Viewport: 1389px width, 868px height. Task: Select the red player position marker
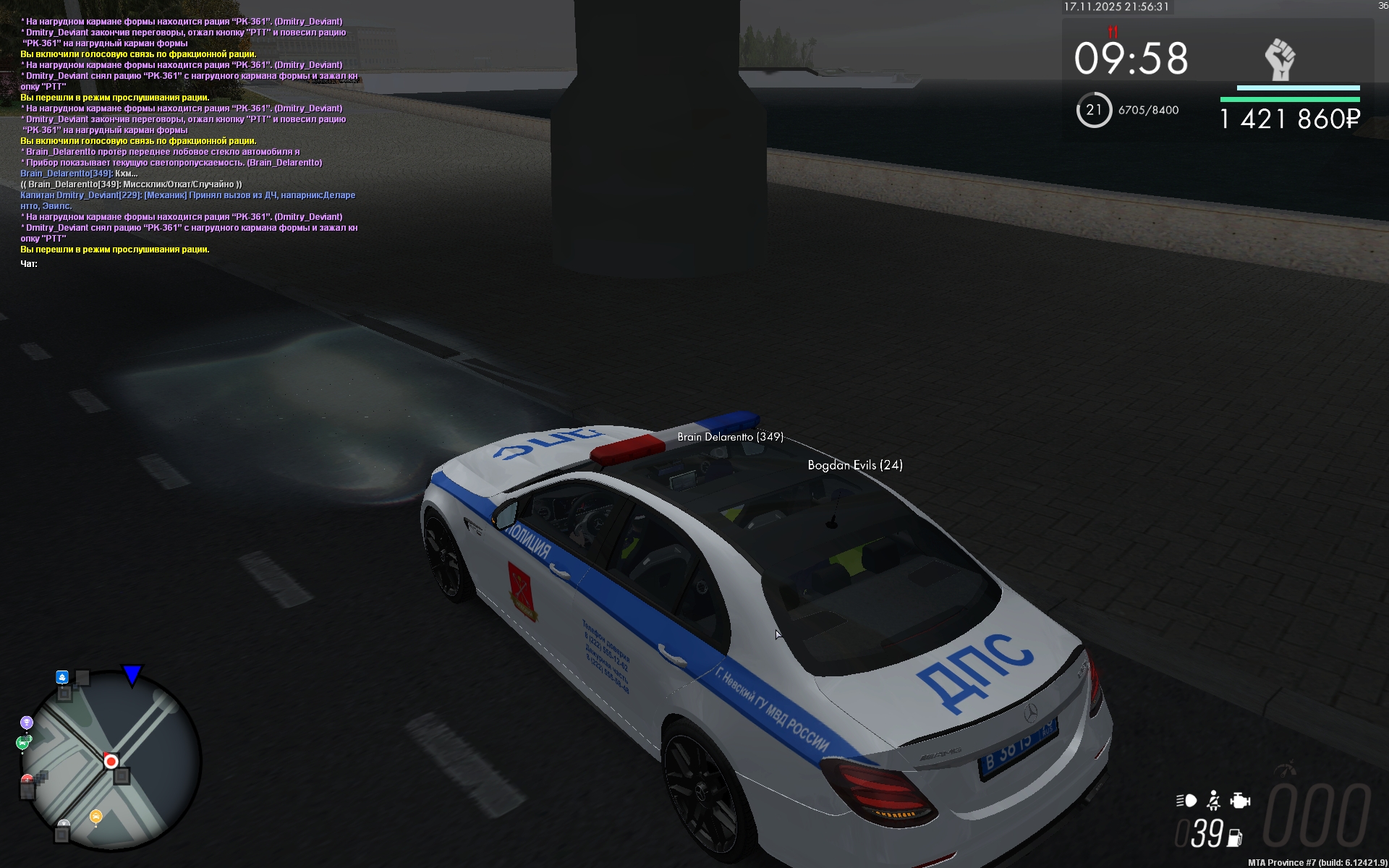(111, 761)
